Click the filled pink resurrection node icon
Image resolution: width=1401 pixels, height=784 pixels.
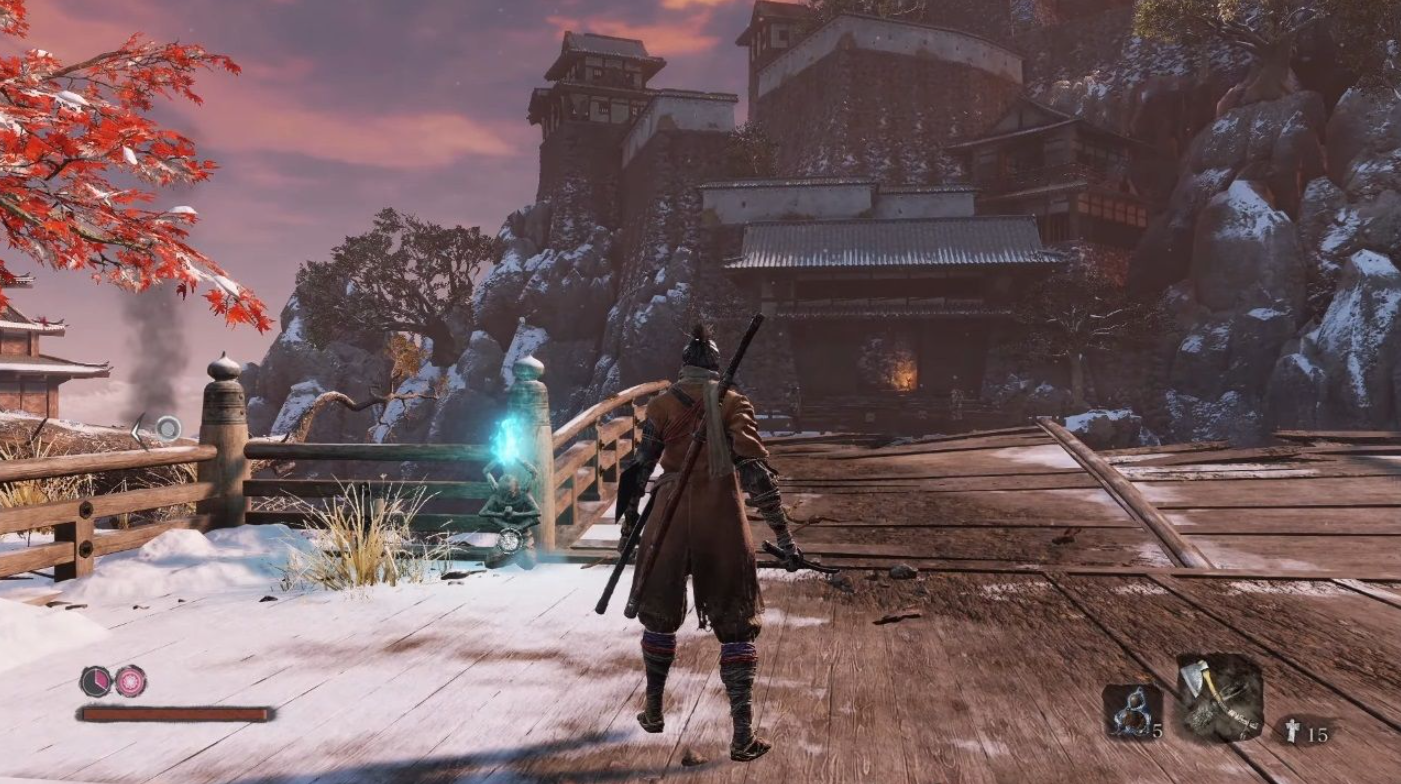click(130, 681)
